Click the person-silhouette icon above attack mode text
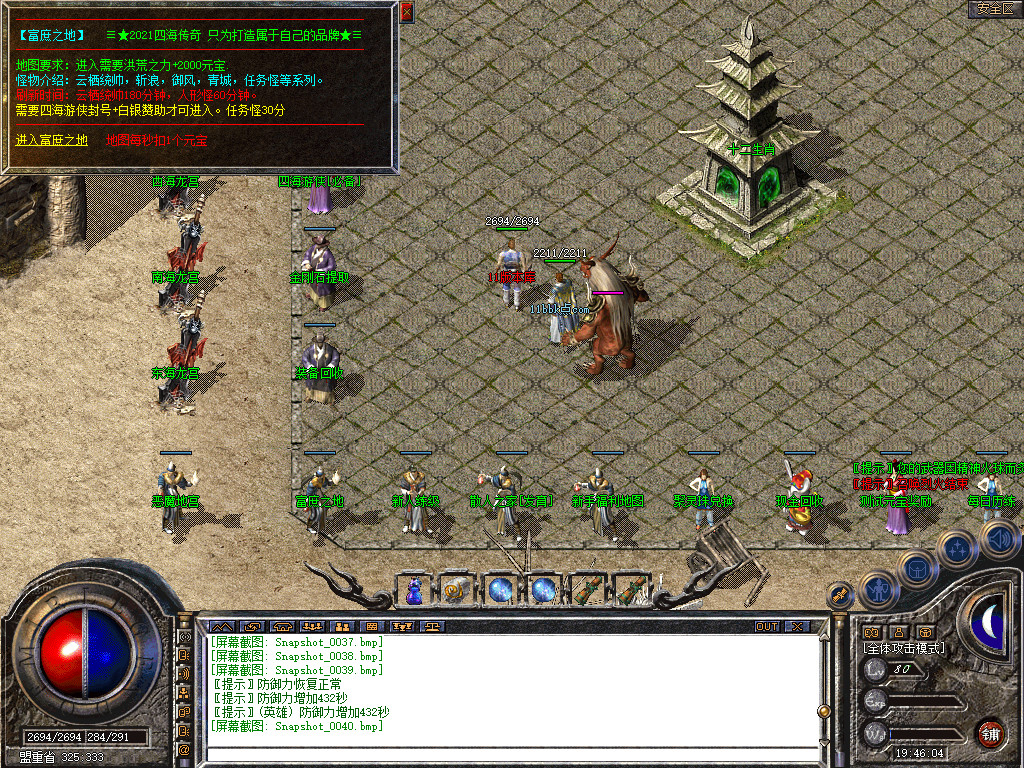Viewport: 1024px width, 768px height. tap(898, 632)
